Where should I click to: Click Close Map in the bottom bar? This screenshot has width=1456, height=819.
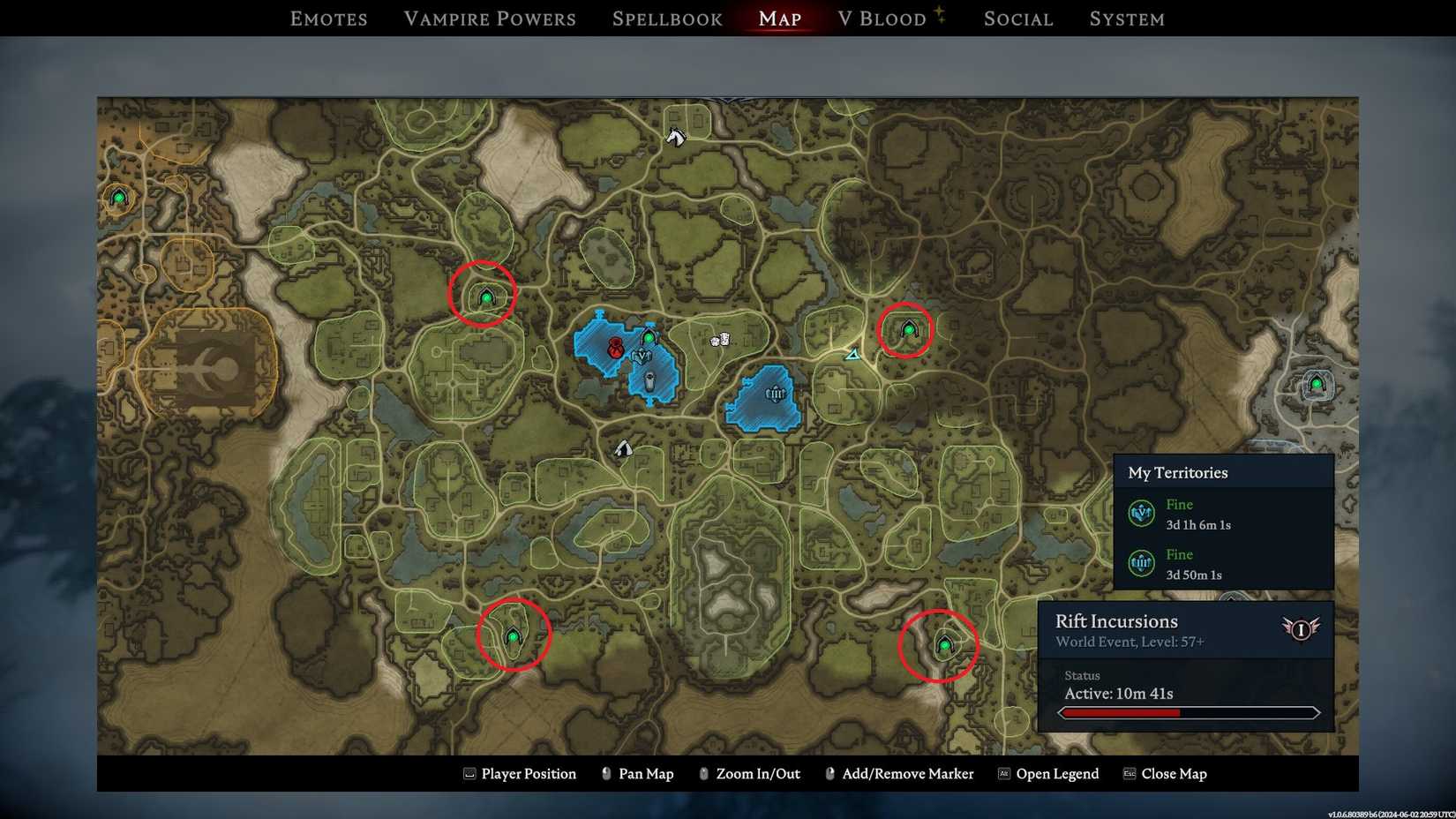1175,774
